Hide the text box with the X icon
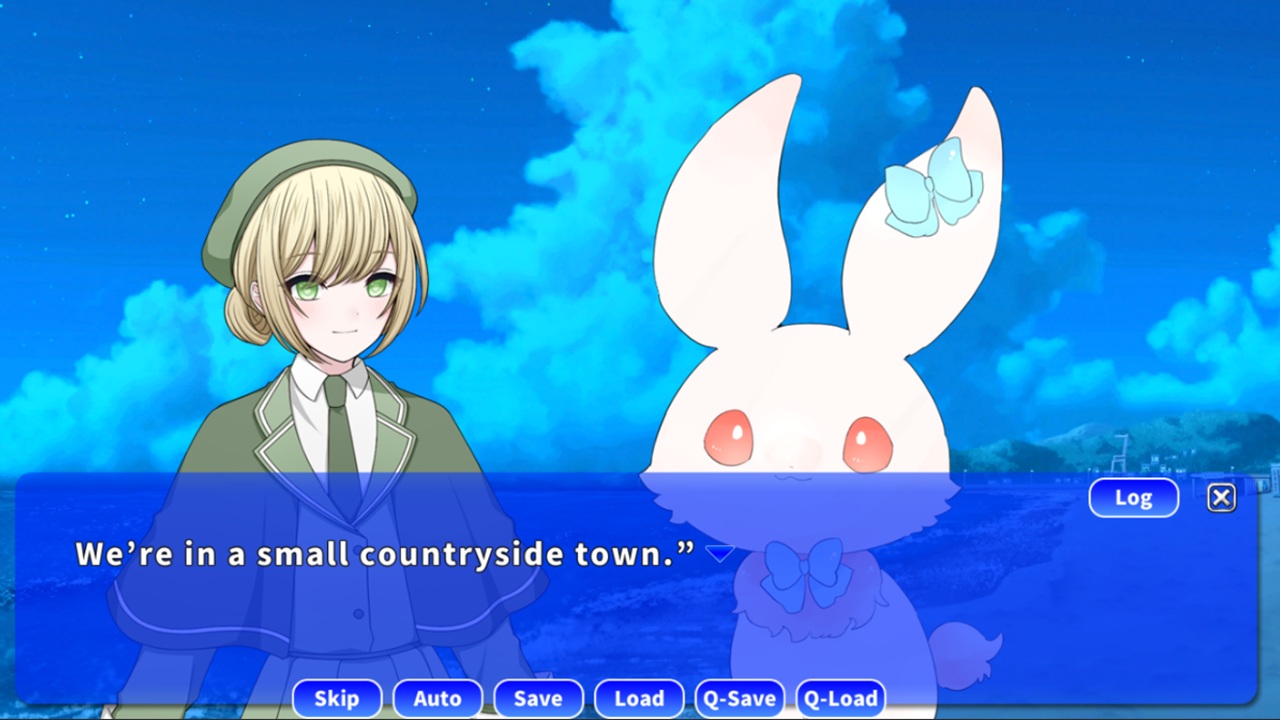This screenshot has width=1280, height=720. pos(1221,497)
